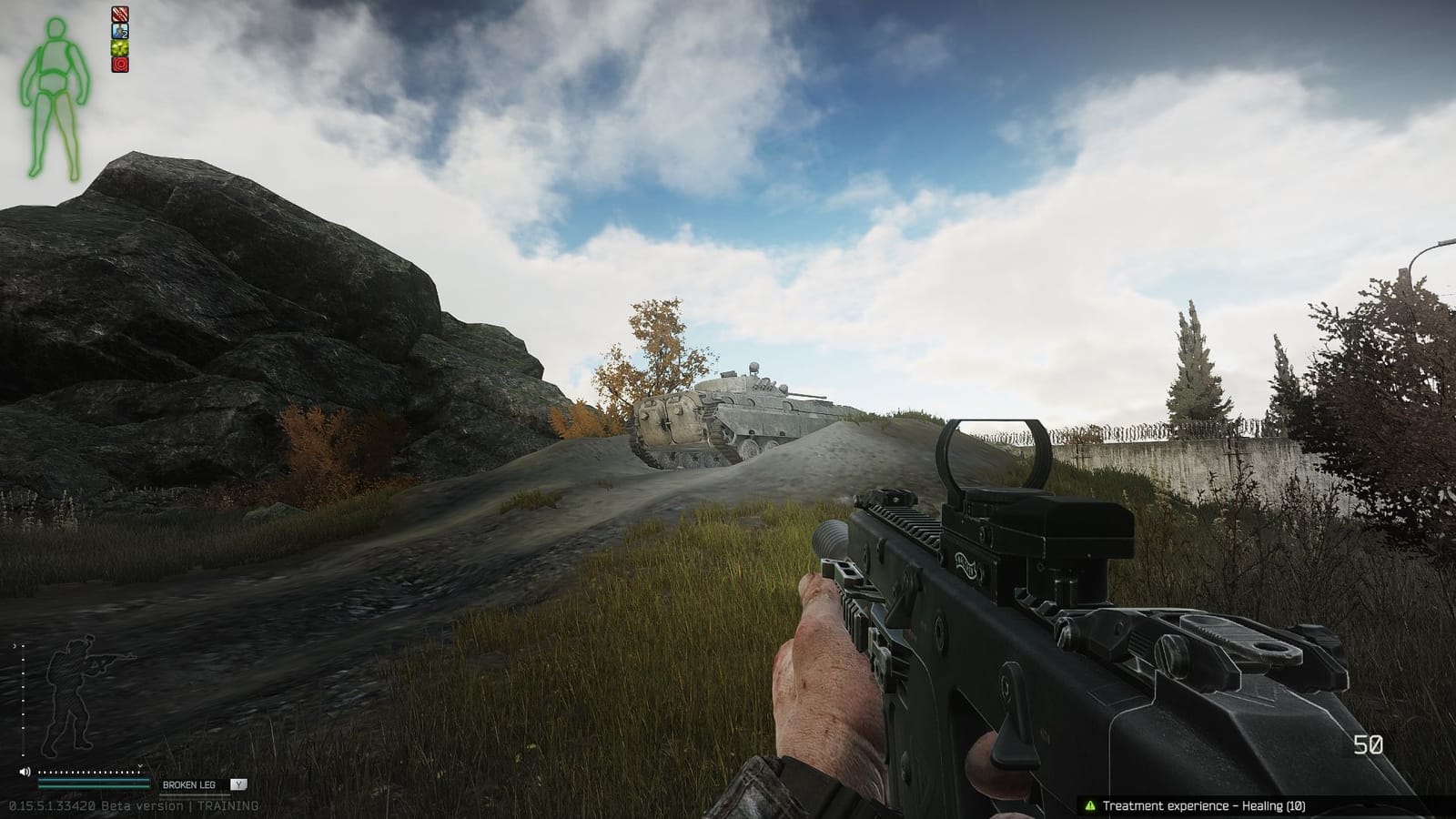Click the chevron above the volume dots
The height and width of the screenshot is (819, 1456).
click(139, 766)
